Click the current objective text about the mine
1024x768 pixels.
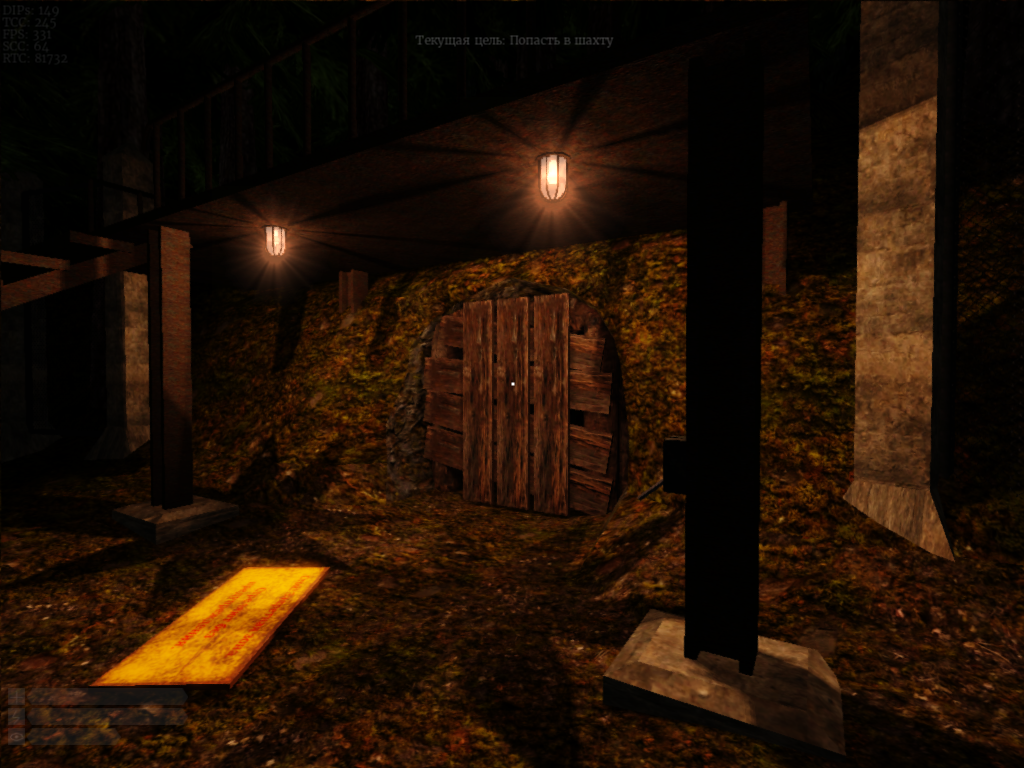514,41
